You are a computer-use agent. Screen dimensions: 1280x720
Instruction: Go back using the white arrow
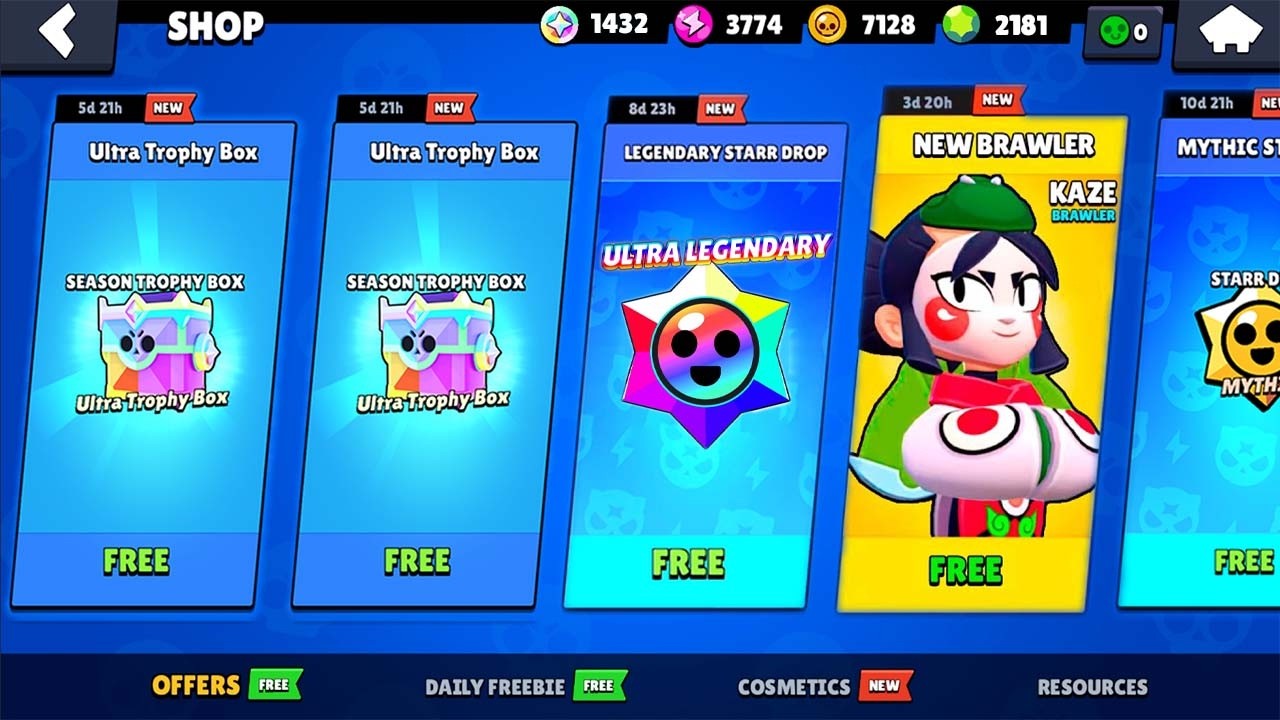click(57, 30)
